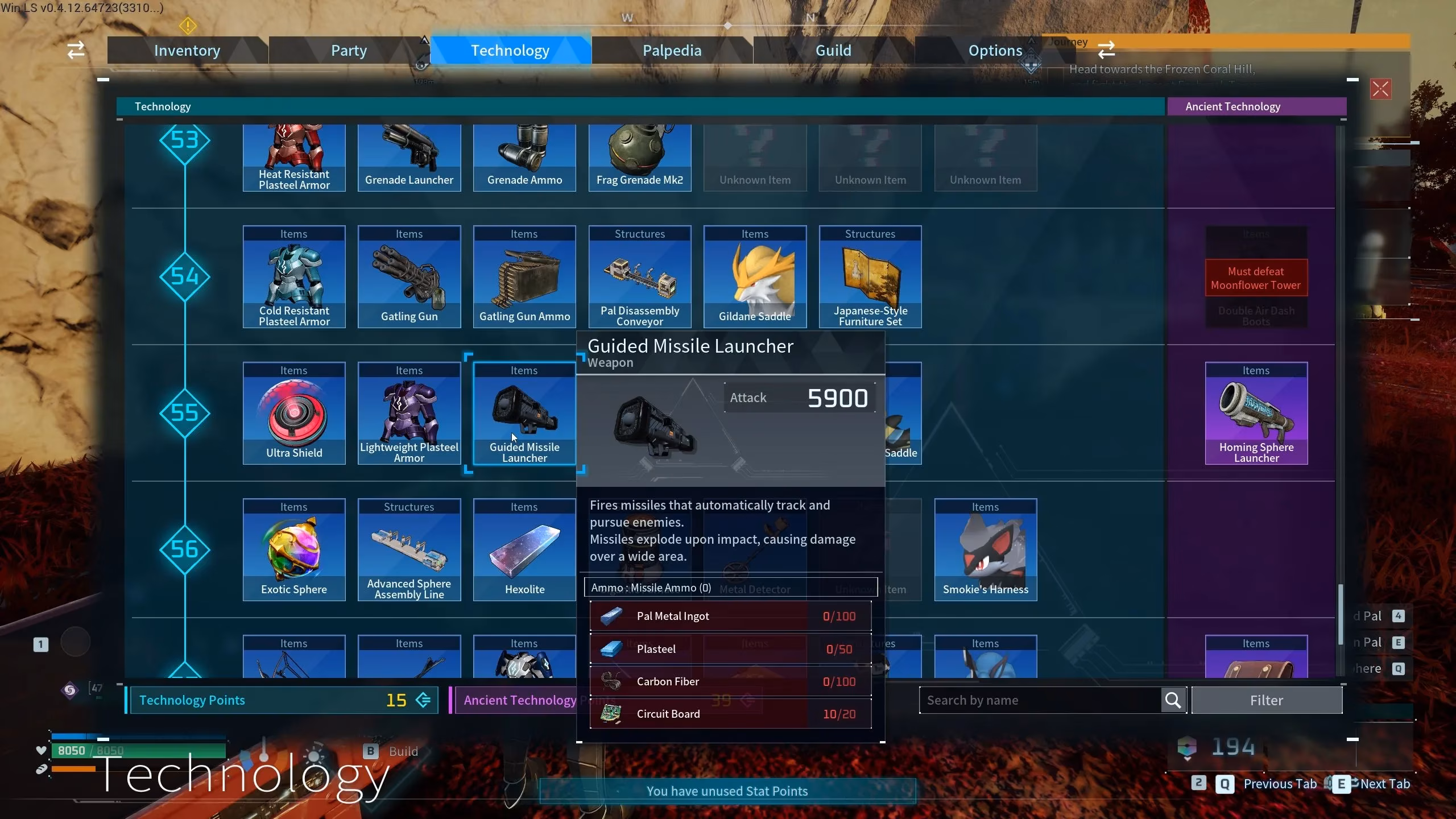Select the Gildane Saddle tile

[755, 277]
